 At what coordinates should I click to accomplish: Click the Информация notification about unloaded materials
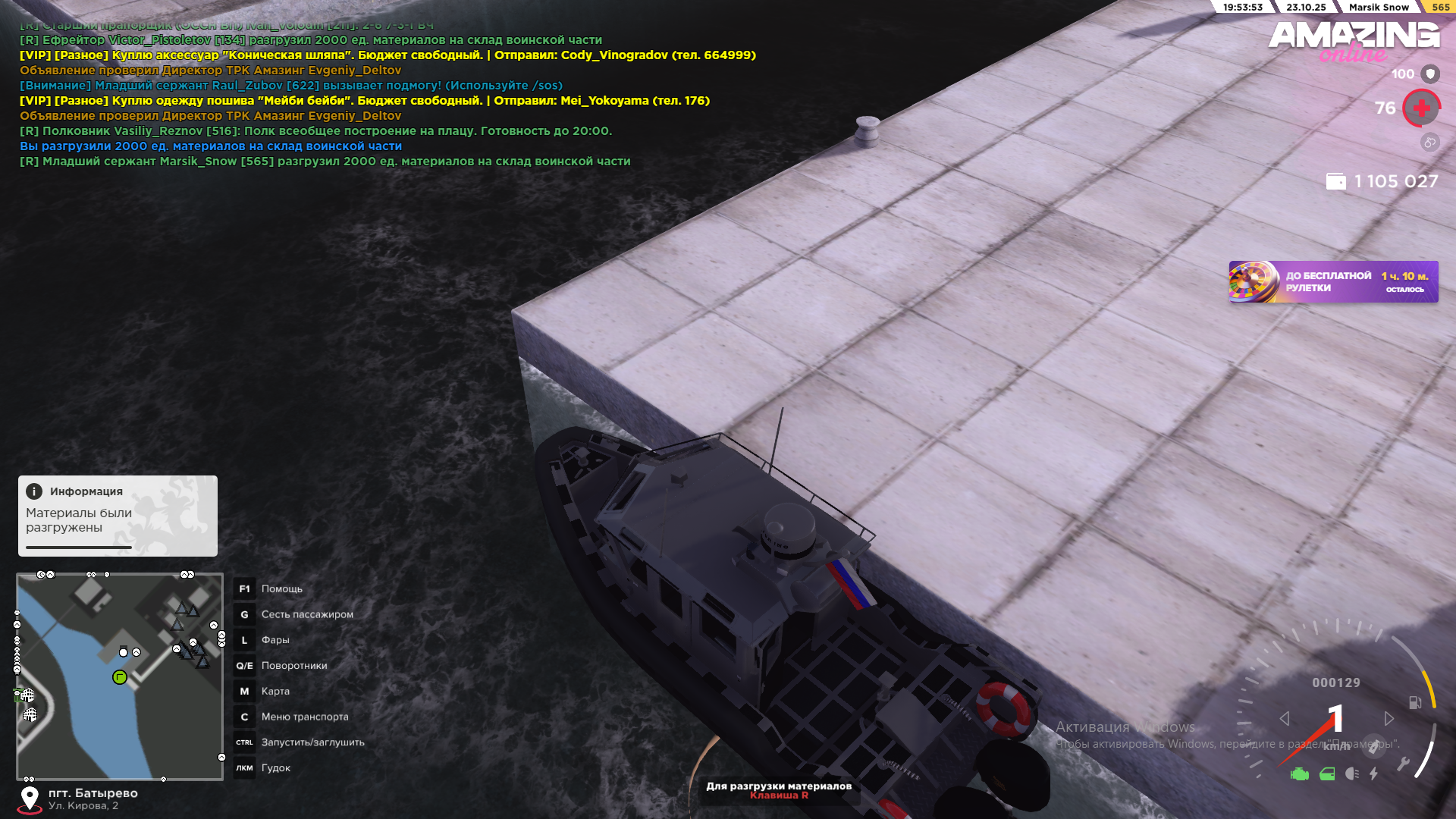(x=118, y=516)
